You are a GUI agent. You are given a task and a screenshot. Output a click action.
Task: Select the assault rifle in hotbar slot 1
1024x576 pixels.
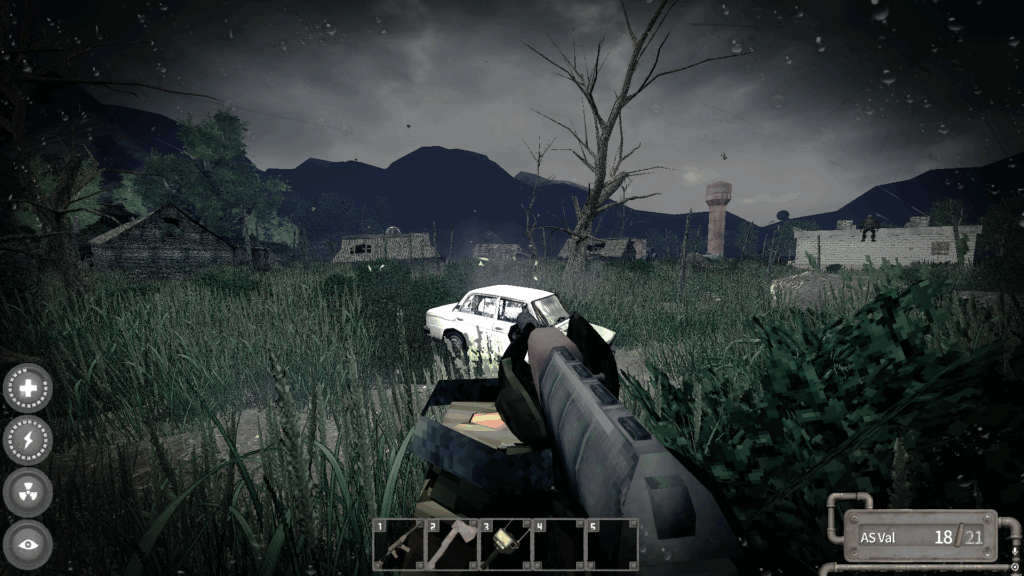[399, 544]
